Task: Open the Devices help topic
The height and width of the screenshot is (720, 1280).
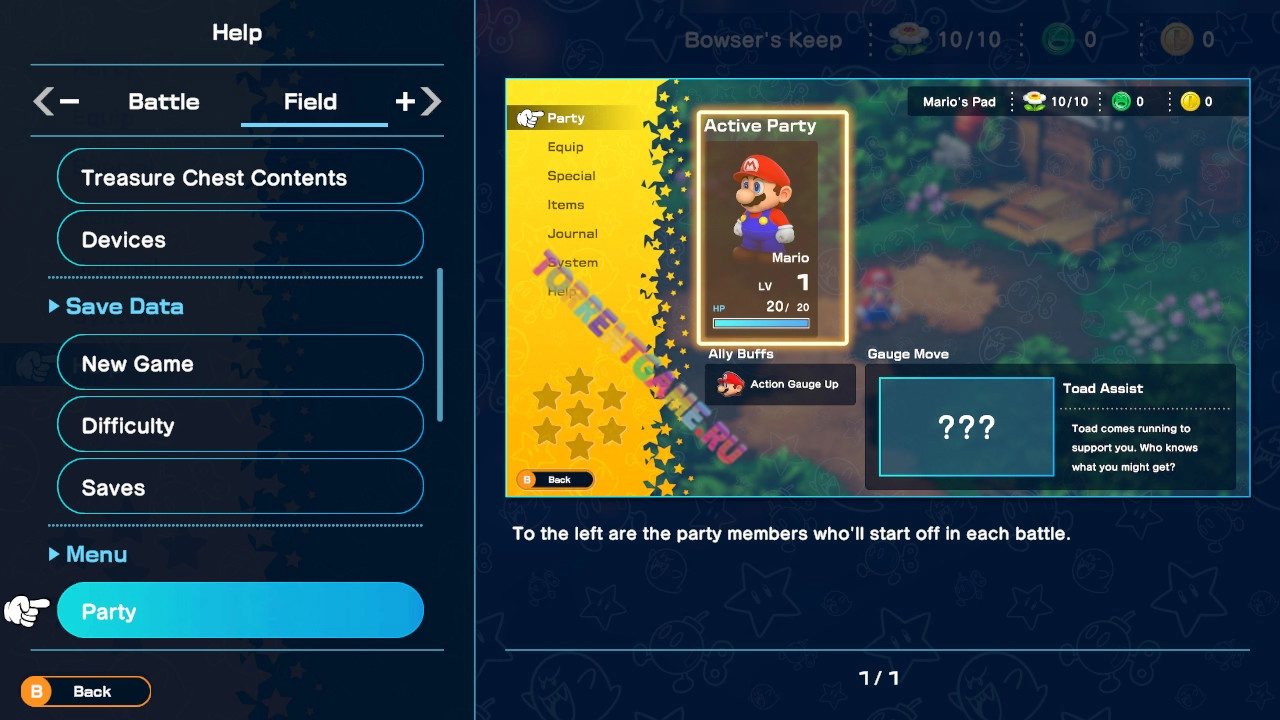Action: 240,240
